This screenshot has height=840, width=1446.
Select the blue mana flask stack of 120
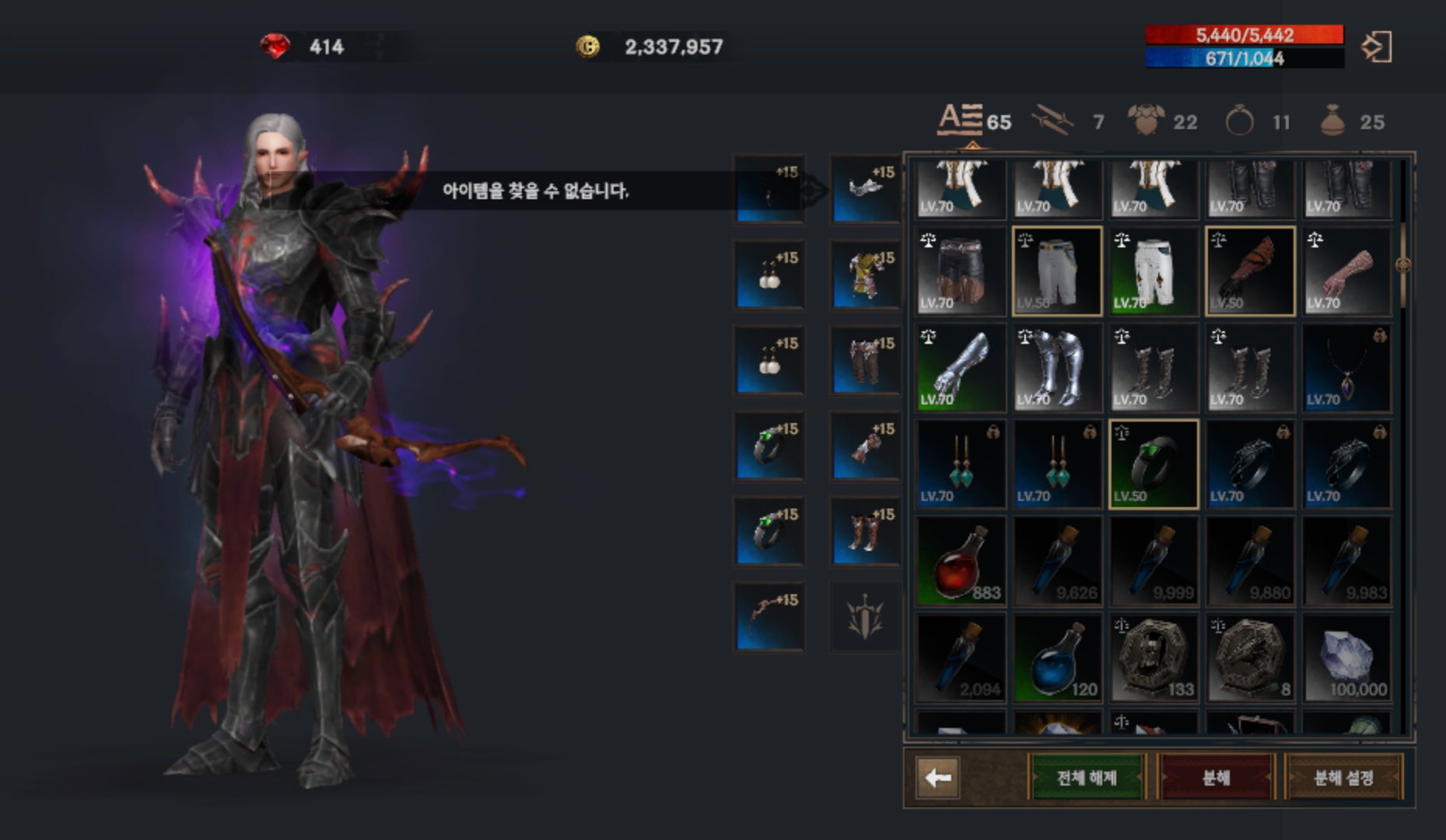[x=1057, y=658]
